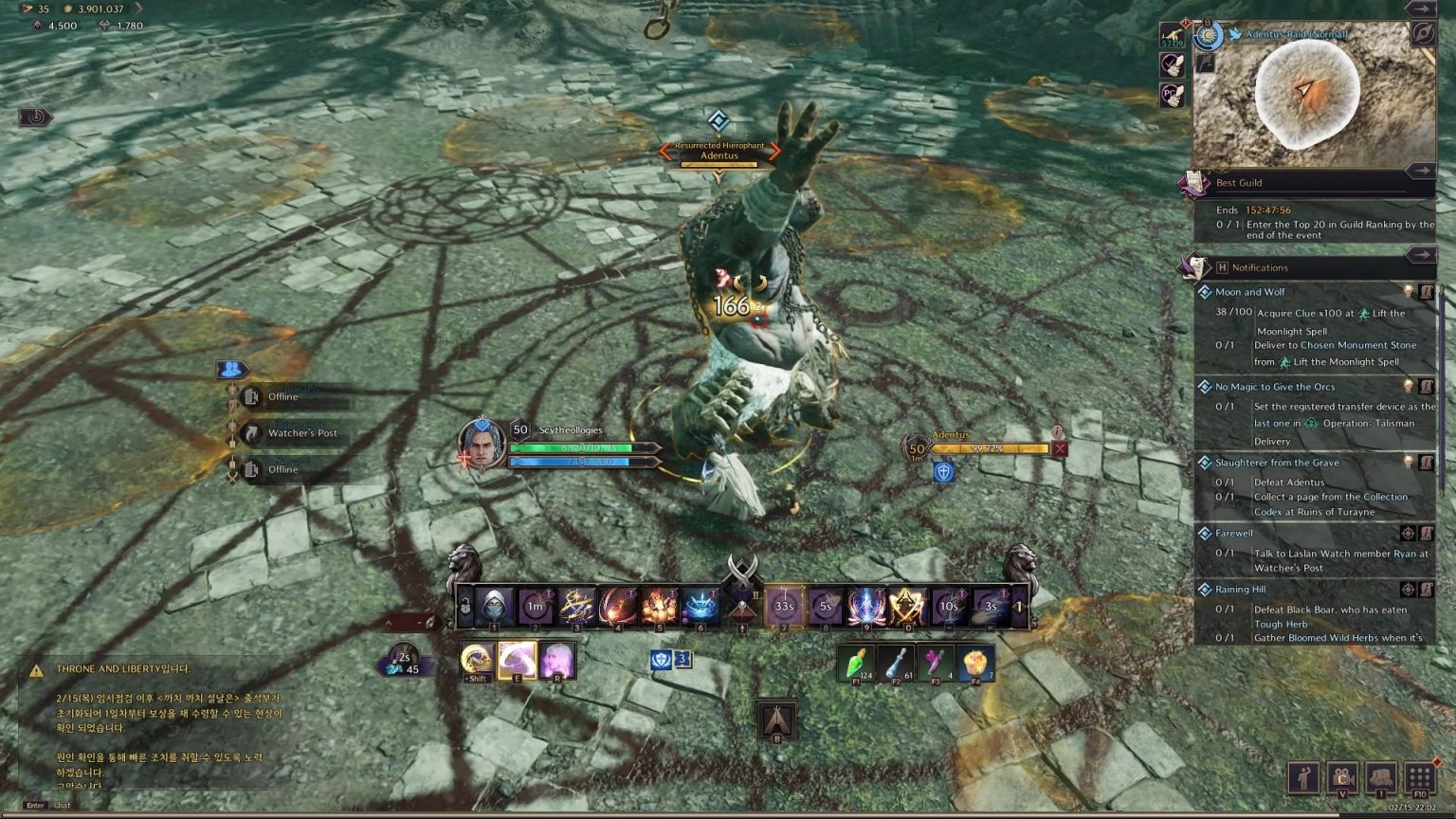The width and height of the screenshot is (1456, 819).
Task: Toggle the padlock to lock the action bar
Action: [464, 607]
